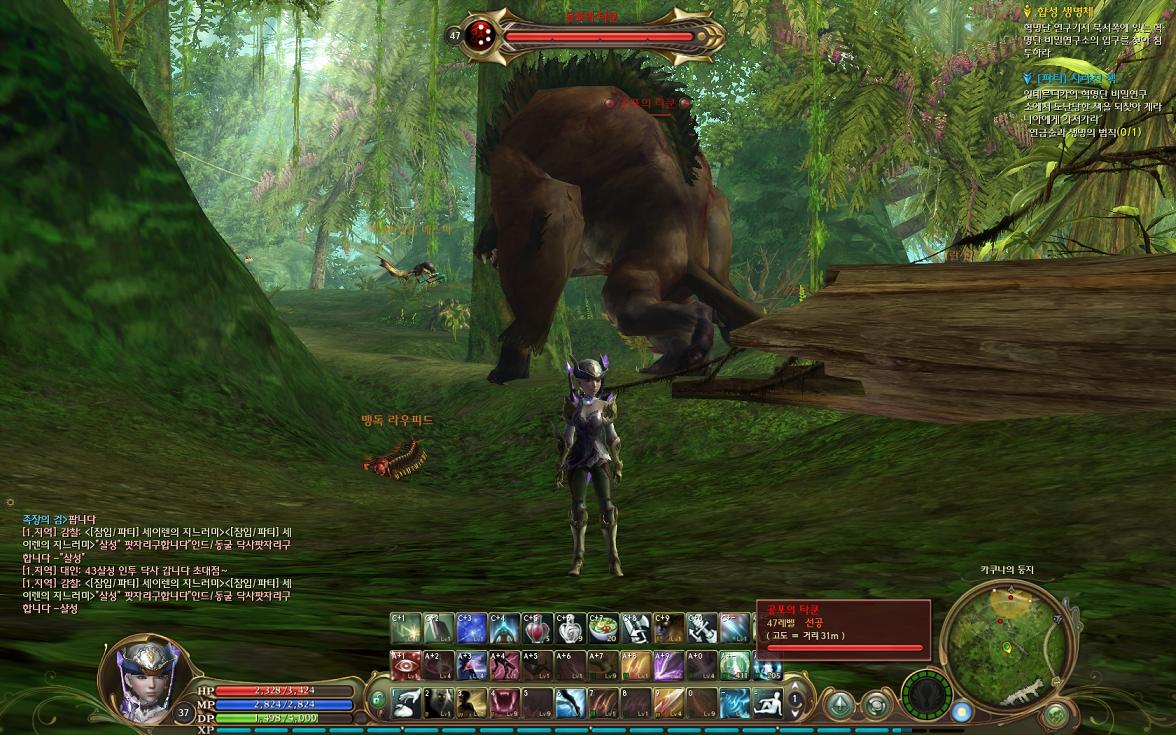
Task: Trigger the blue star burst skill in slot C+3
Action: tap(472, 628)
